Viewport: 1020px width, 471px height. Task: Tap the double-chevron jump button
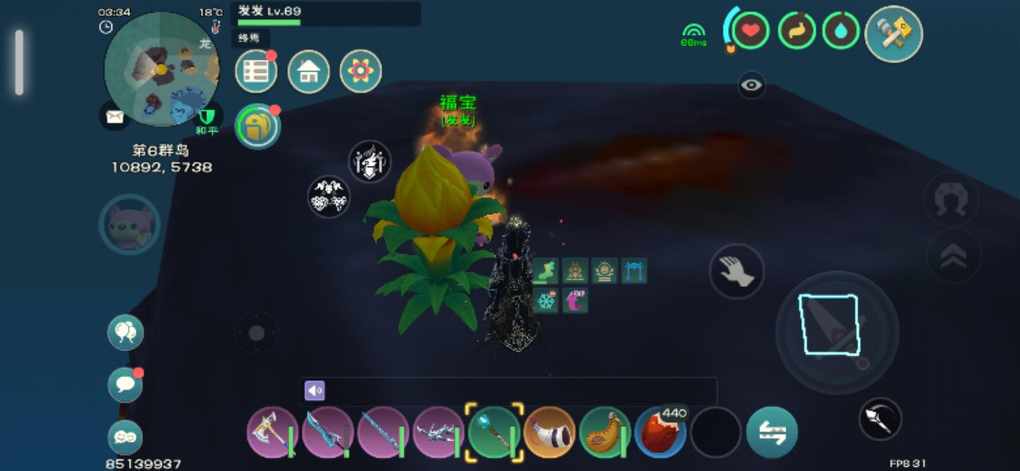[953, 257]
